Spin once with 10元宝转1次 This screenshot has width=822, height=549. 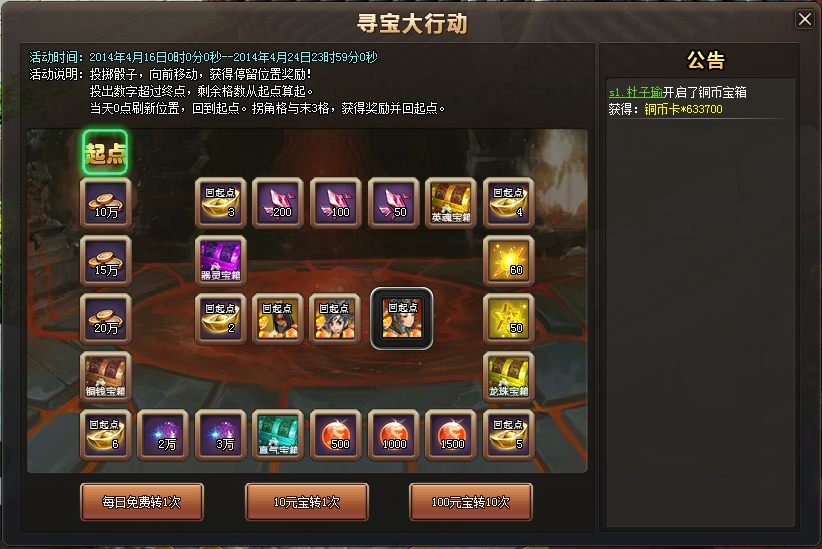tap(307, 501)
